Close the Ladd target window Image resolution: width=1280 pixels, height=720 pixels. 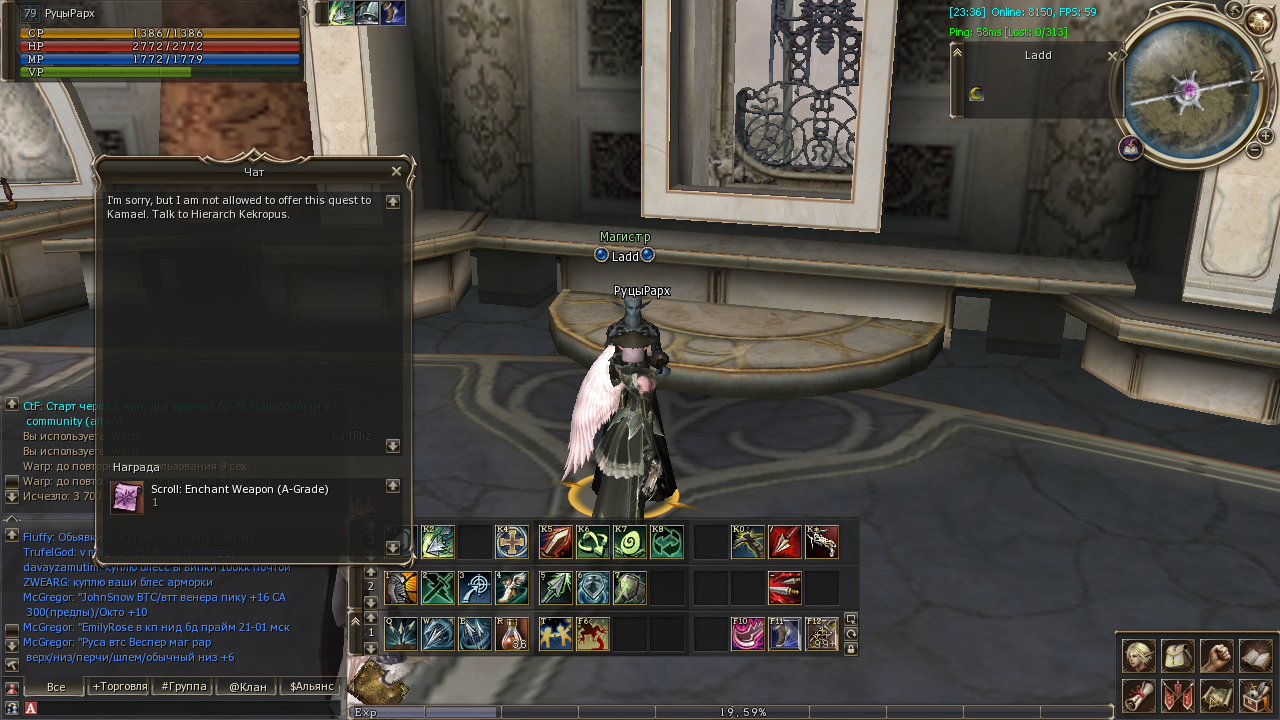click(1112, 56)
